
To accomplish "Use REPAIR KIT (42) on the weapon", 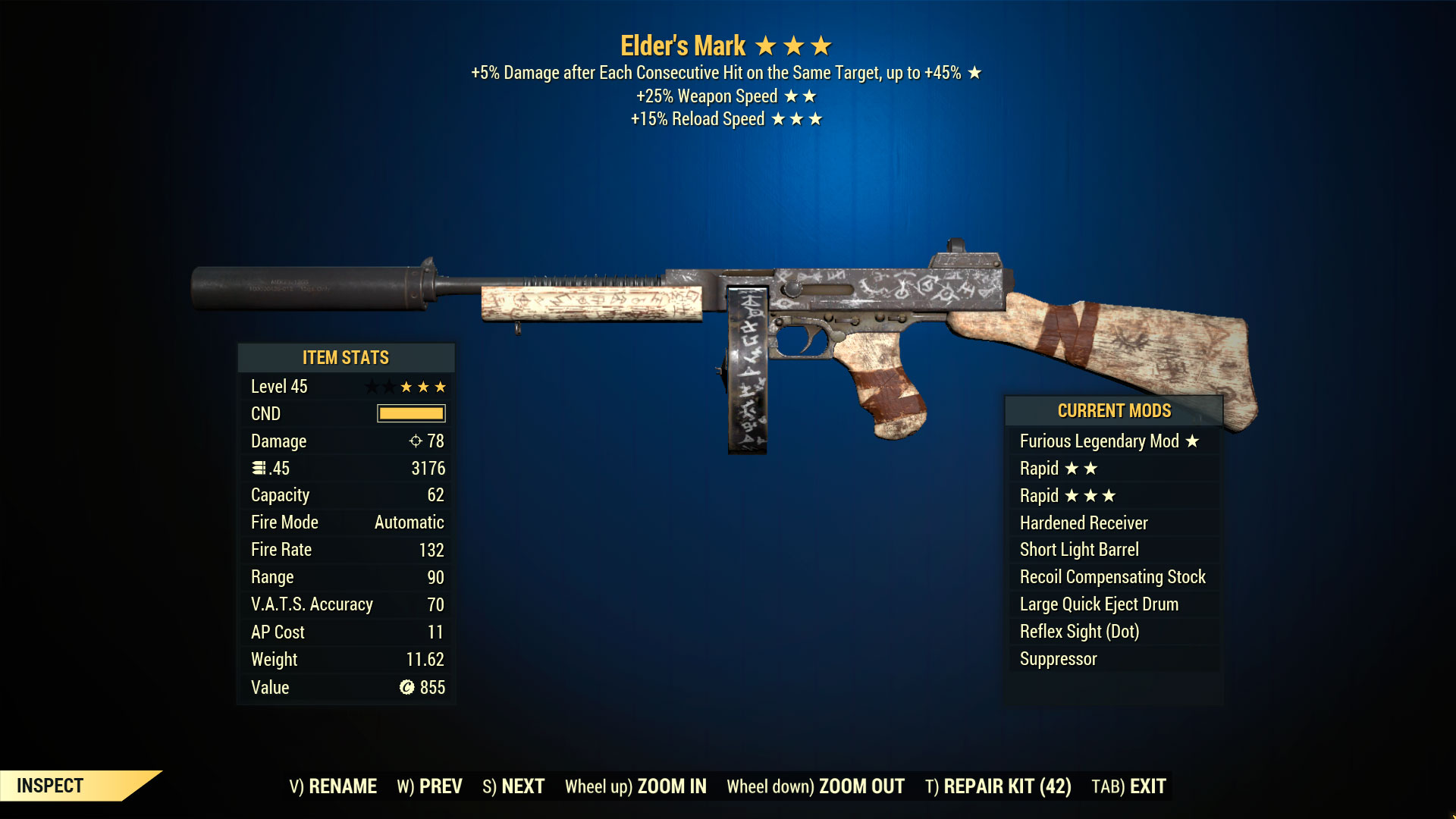I will [998, 786].
